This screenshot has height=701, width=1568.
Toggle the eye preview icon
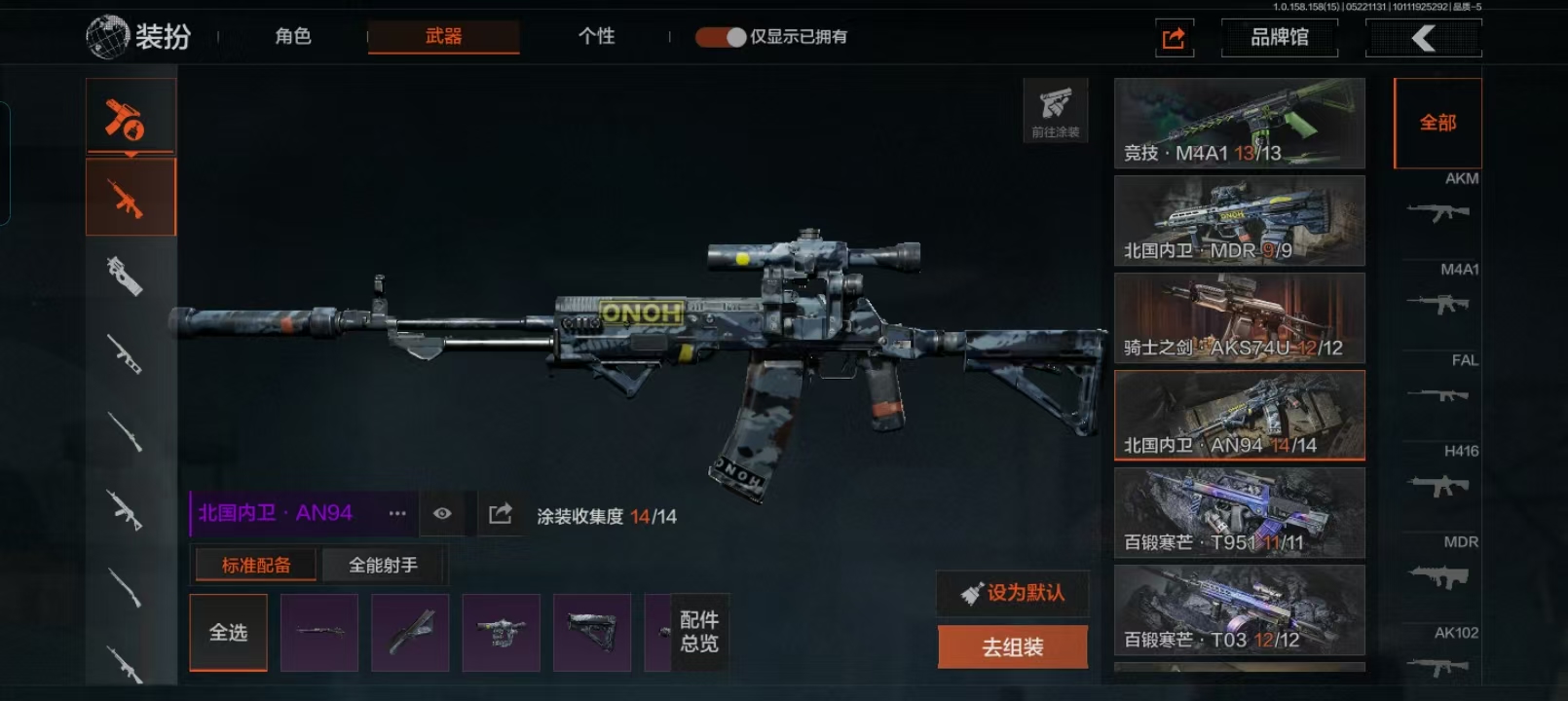point(442,513)
